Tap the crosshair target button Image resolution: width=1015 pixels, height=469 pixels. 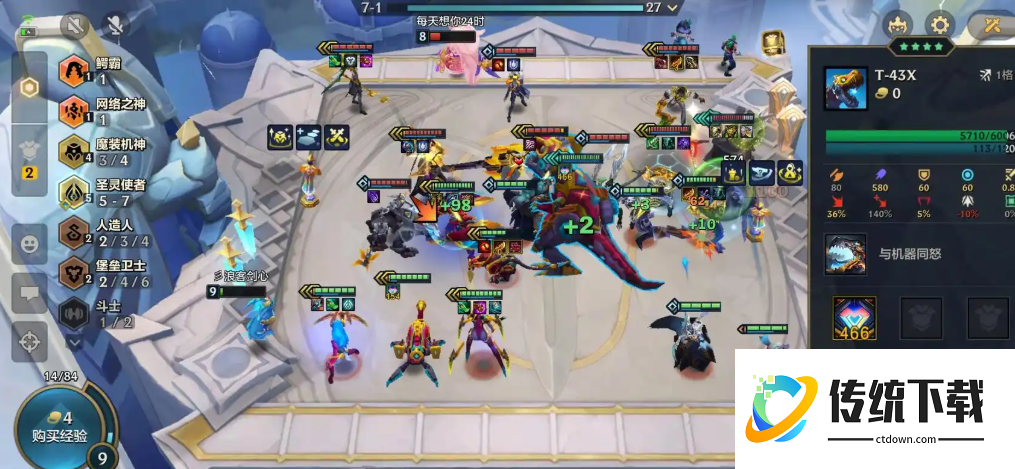click(30, 341)
